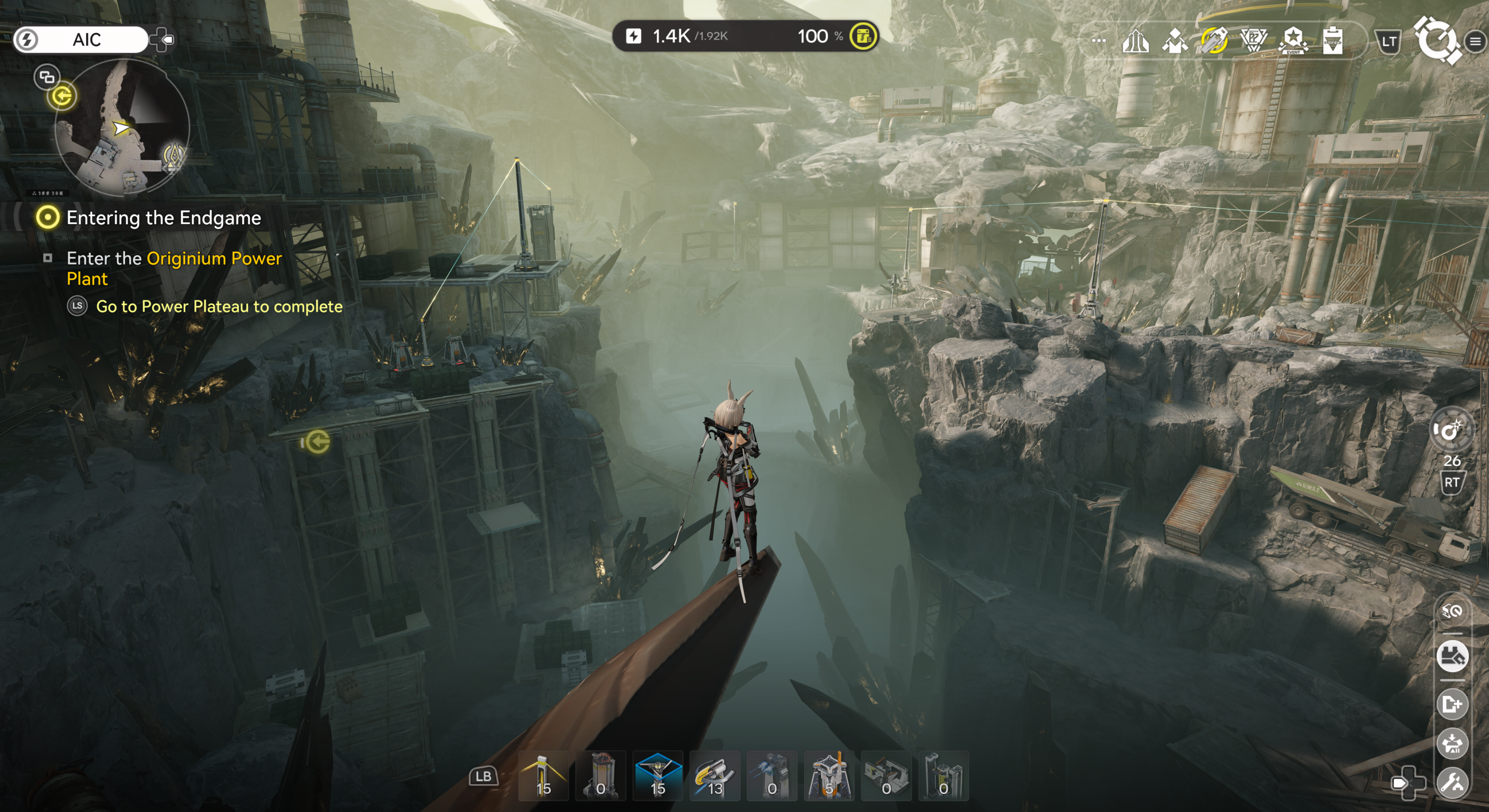
Task: Click the minimap layer toggle icon
Action: (46, 76)
